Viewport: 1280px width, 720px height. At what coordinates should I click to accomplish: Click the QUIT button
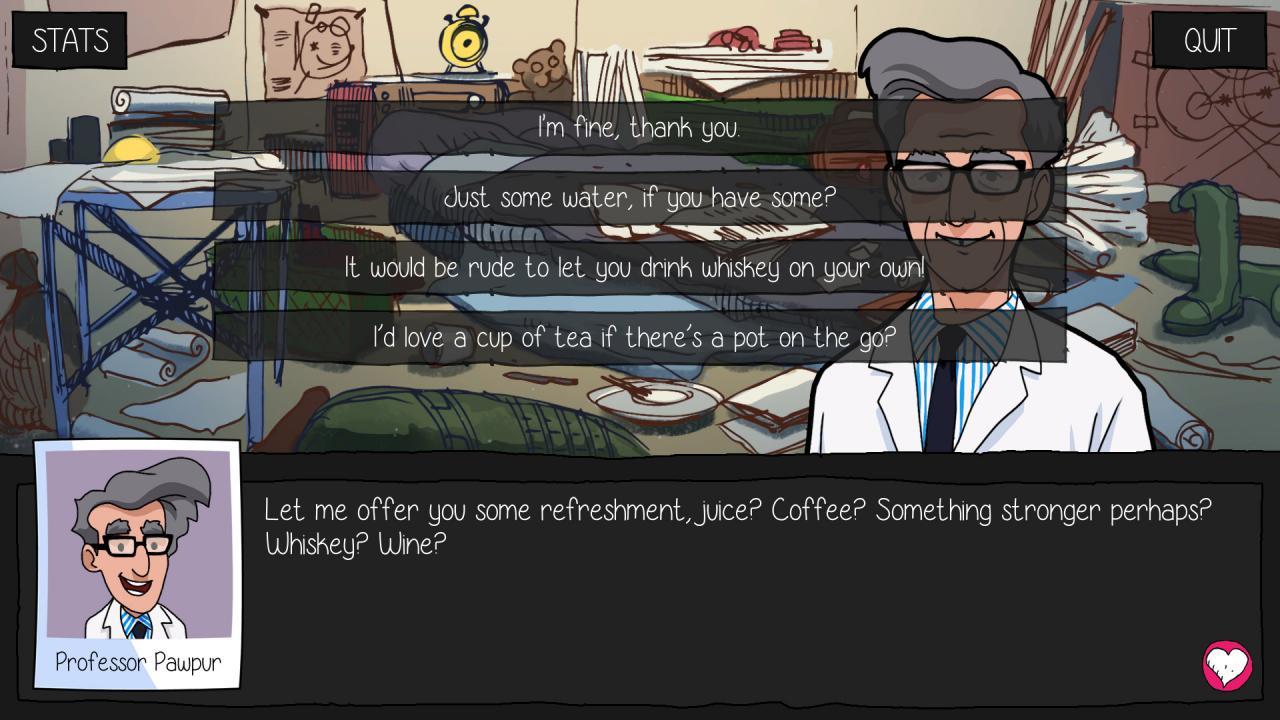coord(1209,41)
